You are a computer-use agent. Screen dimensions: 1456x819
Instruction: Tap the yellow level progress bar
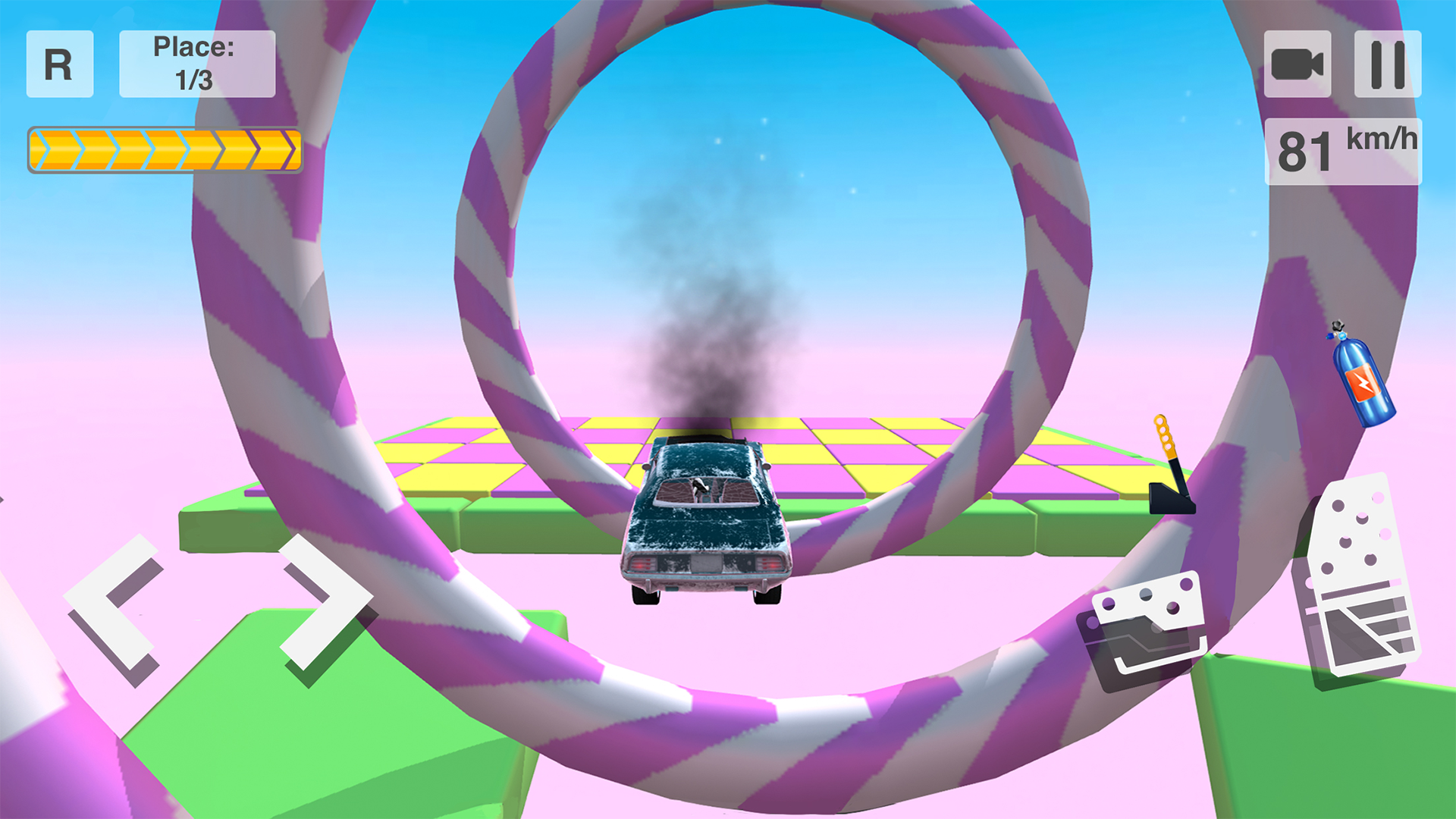165,148
